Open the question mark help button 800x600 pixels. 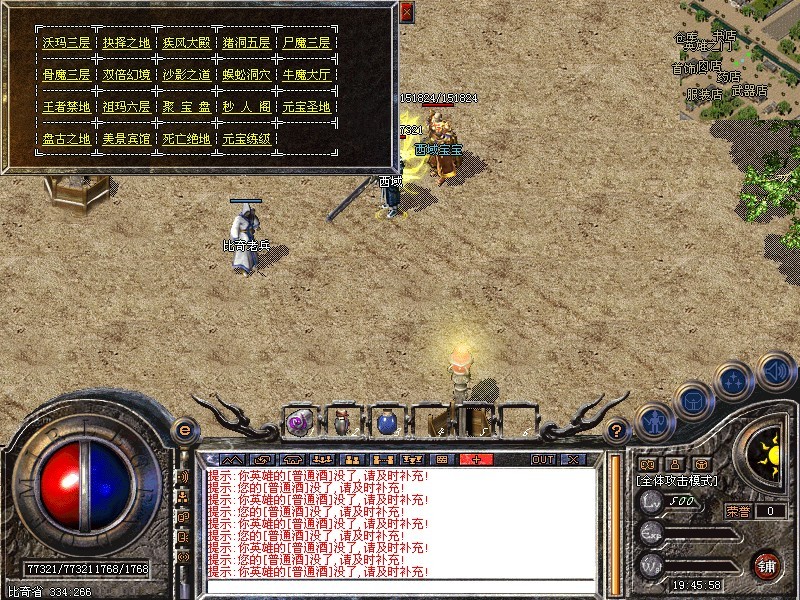click(x=618, y=431)
